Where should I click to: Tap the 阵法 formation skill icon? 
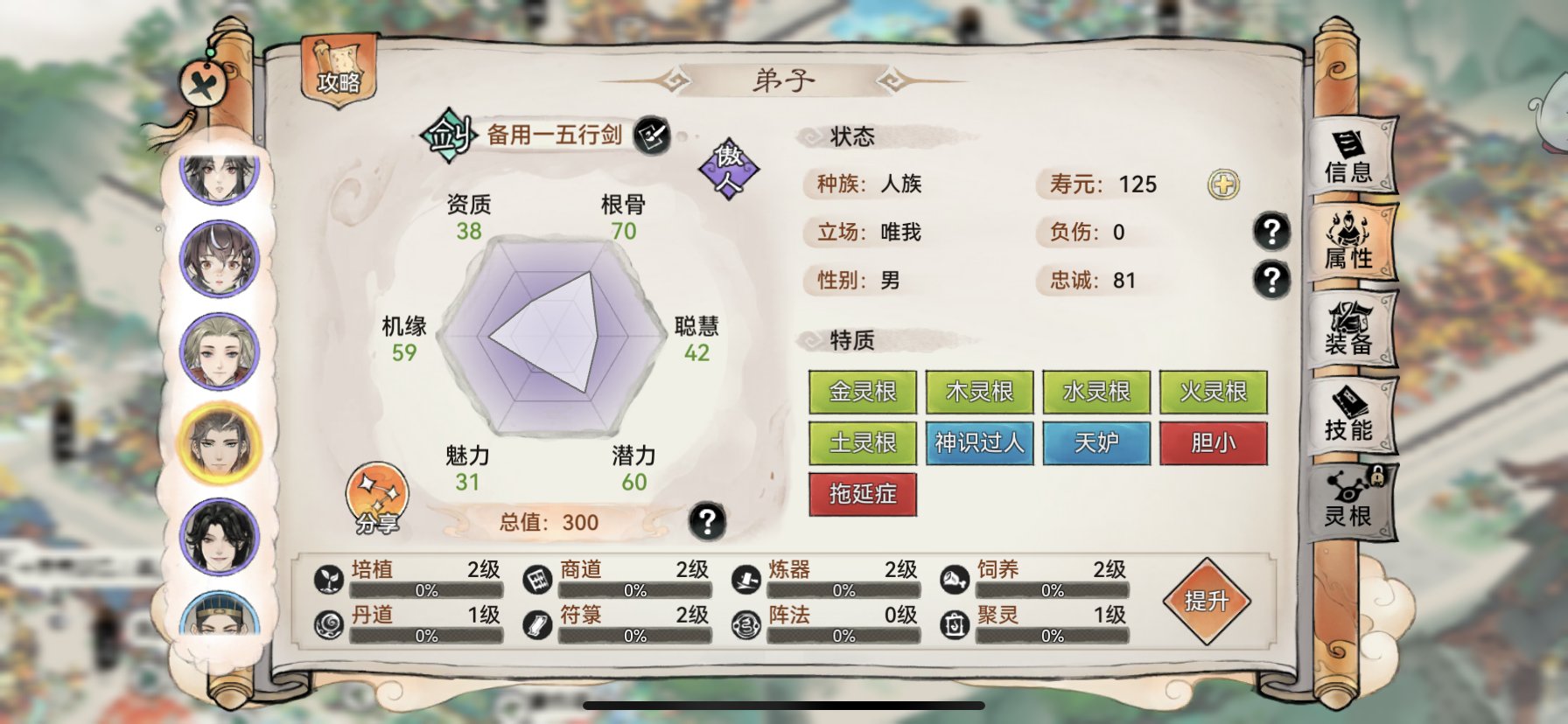745,625
